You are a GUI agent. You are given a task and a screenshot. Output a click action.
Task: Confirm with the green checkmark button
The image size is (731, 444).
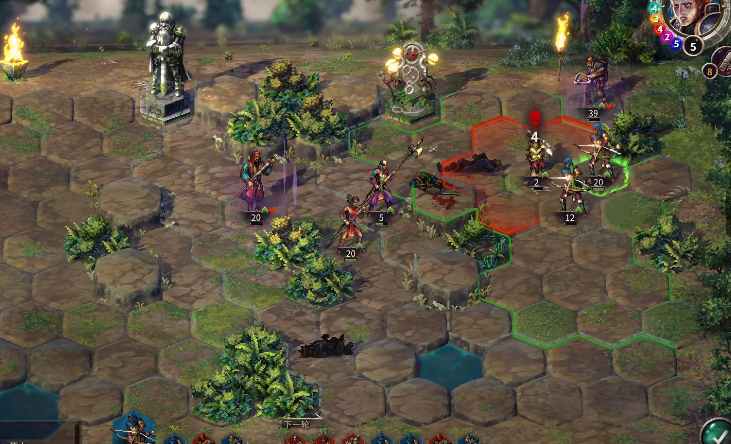pyautogui.click(x=716, y=433)
